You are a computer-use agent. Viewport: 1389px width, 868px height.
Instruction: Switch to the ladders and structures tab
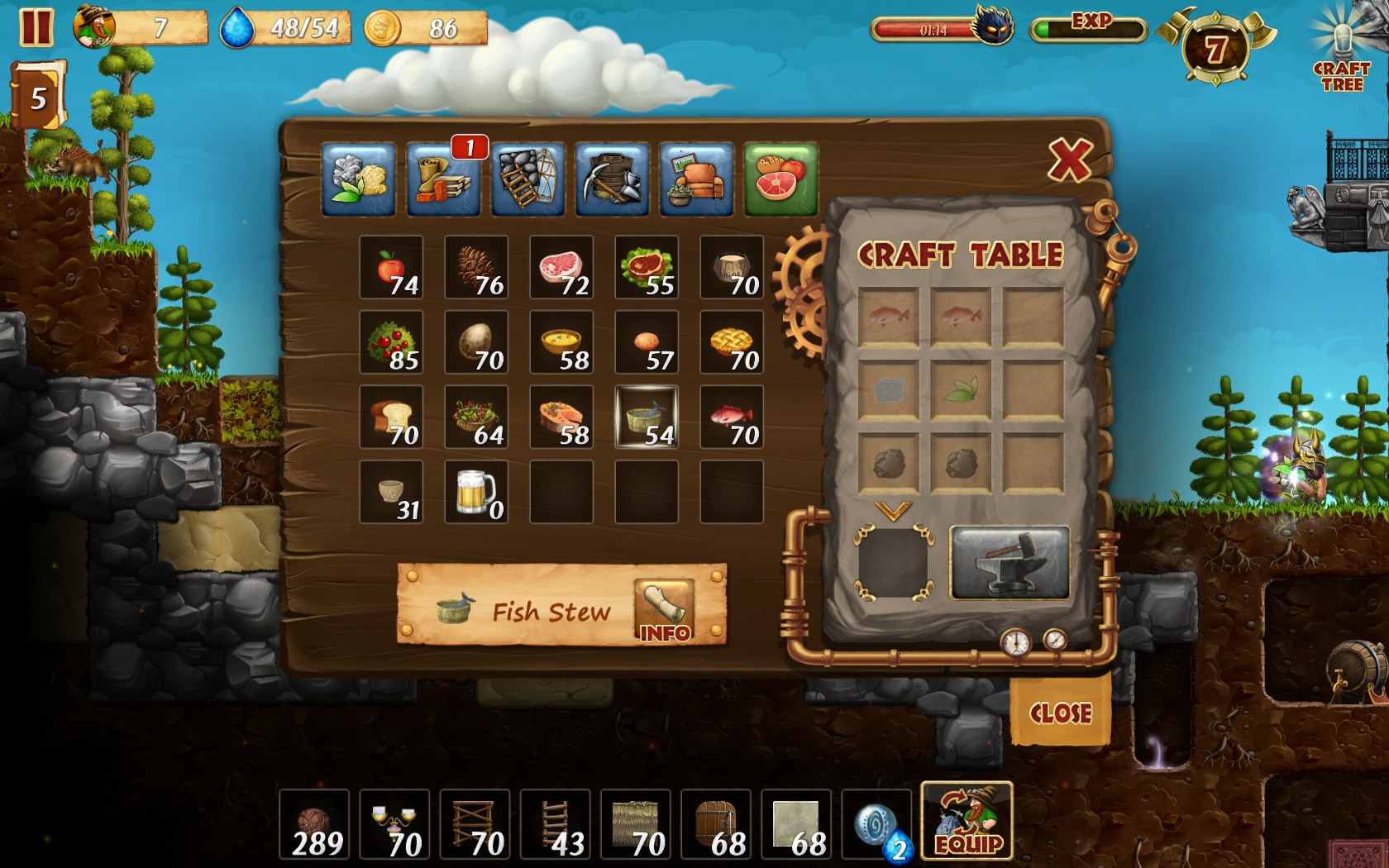(x=527, y=179)
